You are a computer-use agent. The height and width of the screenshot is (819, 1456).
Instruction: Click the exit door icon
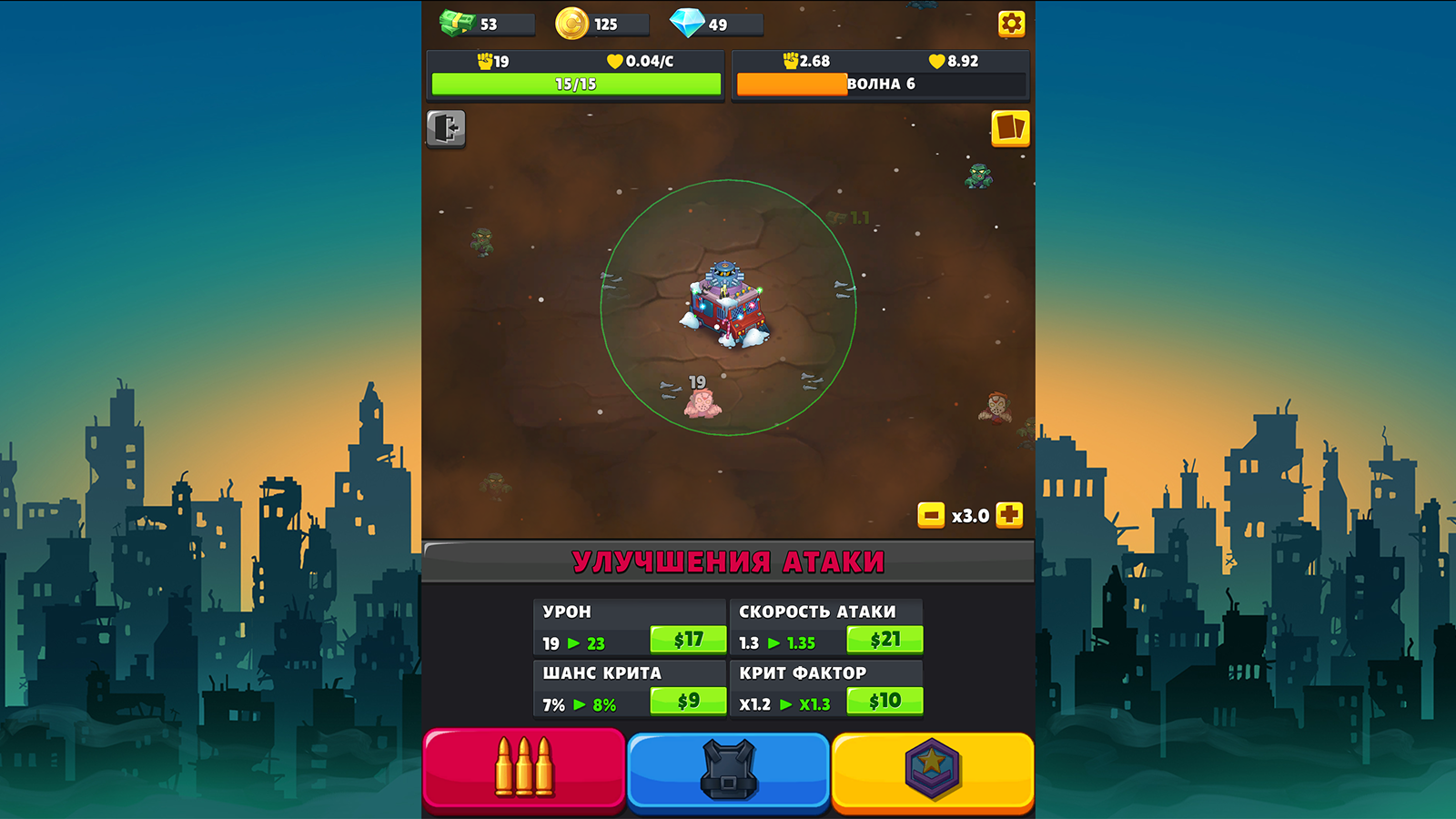pyautogui.click(x=445, y=129)
